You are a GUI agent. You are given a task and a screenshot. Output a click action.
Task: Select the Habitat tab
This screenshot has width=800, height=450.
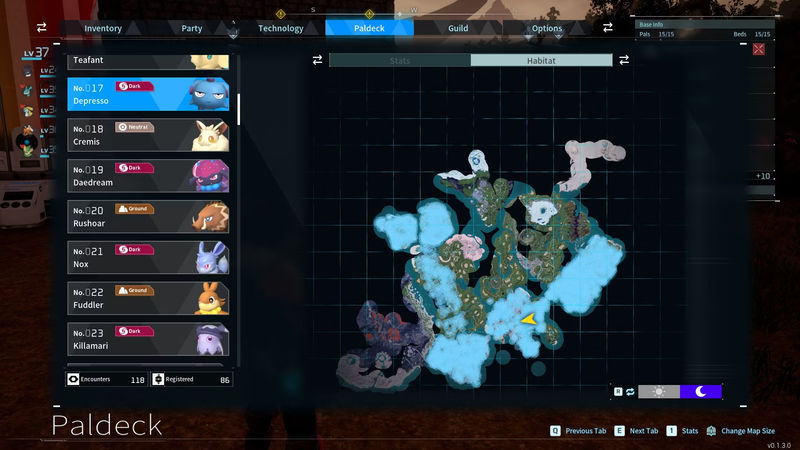point(541,60)
